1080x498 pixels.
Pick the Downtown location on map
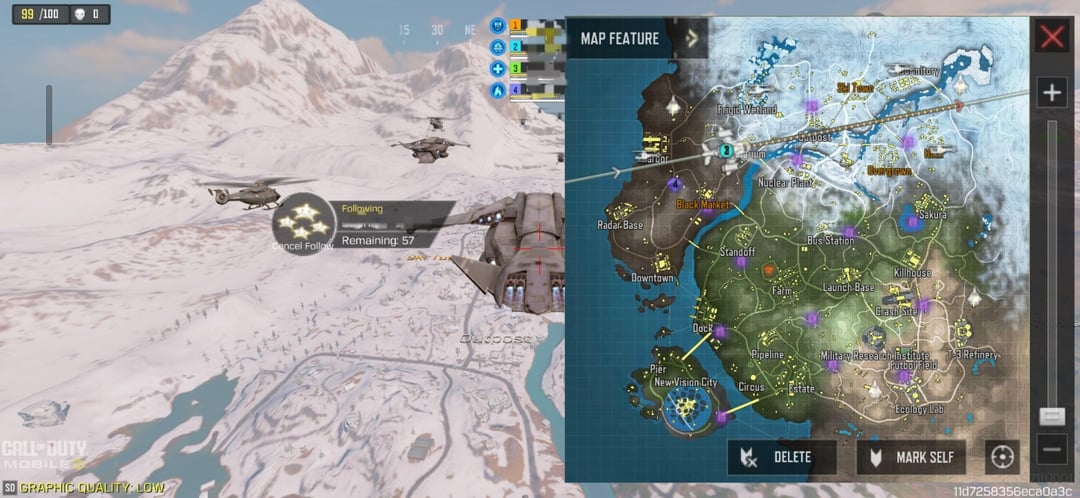652,277
